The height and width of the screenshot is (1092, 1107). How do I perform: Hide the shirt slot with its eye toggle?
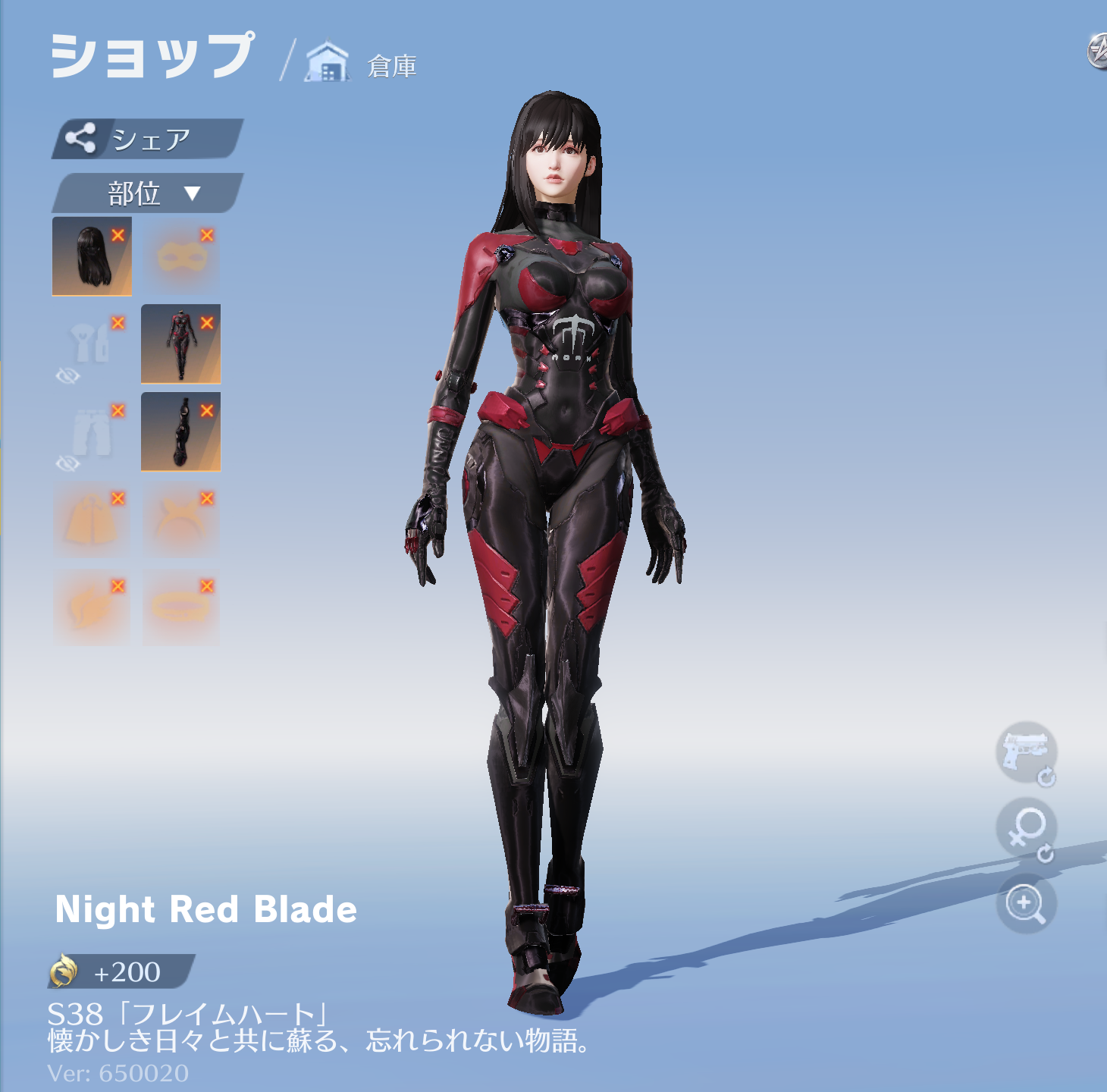point(69,375)
